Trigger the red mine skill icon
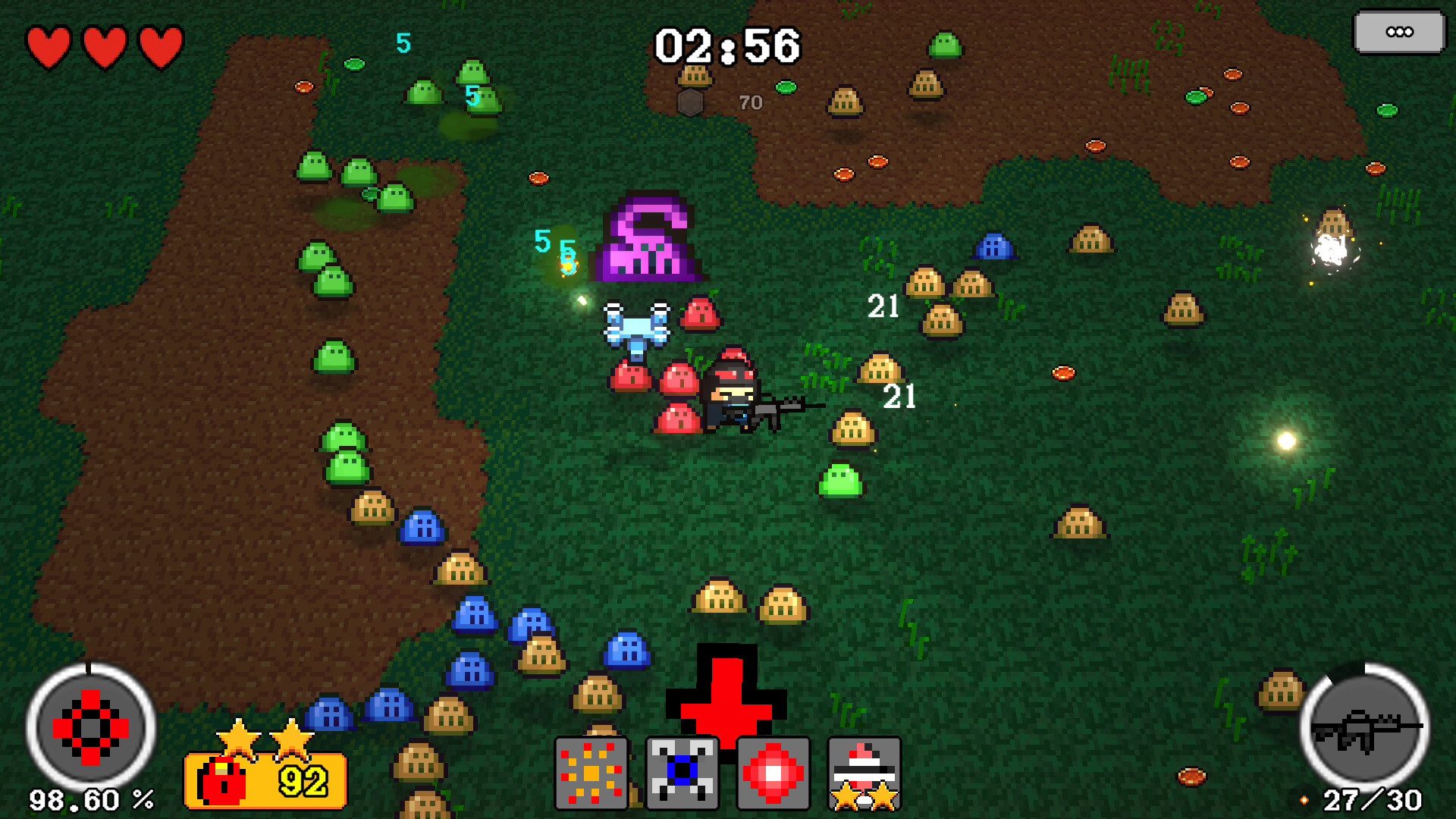 [x=773, y=770]
